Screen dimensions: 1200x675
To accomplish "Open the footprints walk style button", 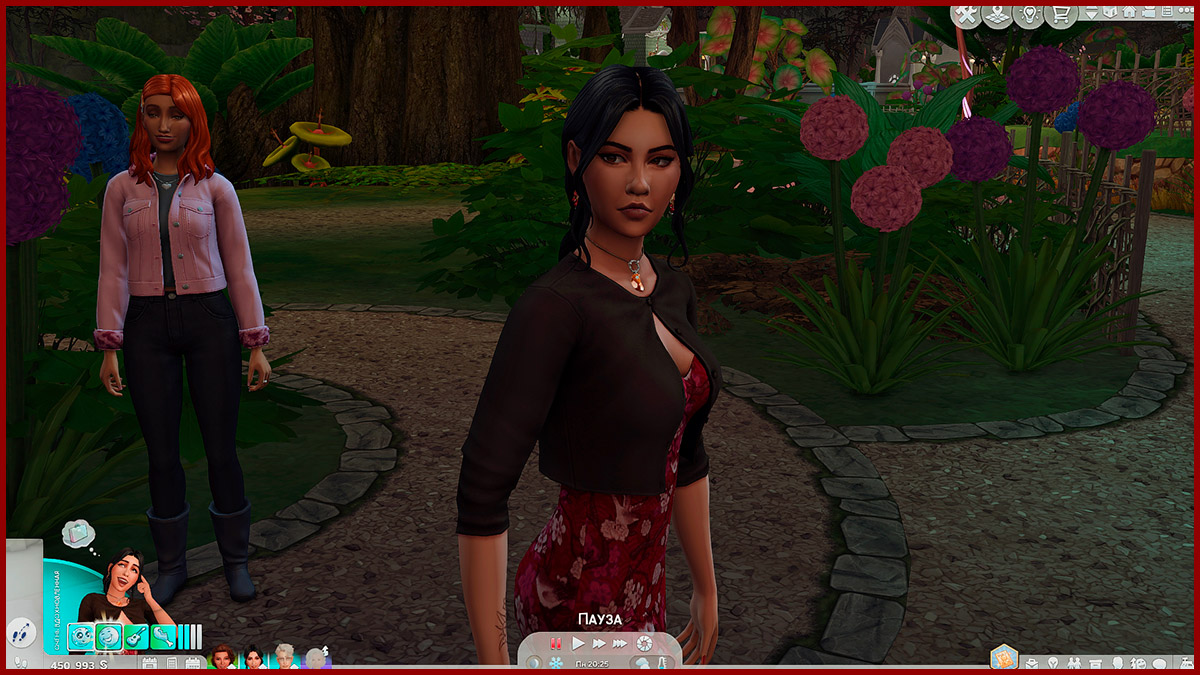I will [19, 633].
